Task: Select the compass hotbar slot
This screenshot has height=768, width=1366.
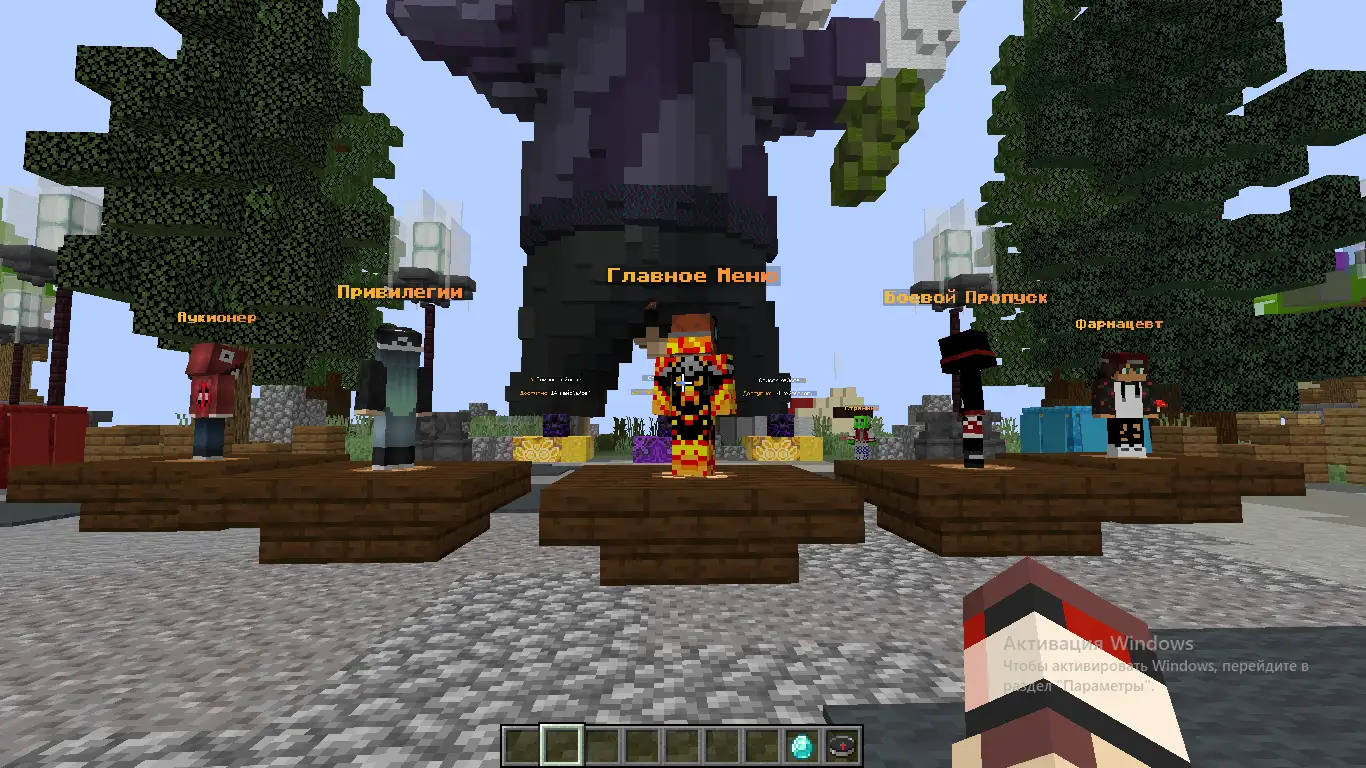Action: 843,746
